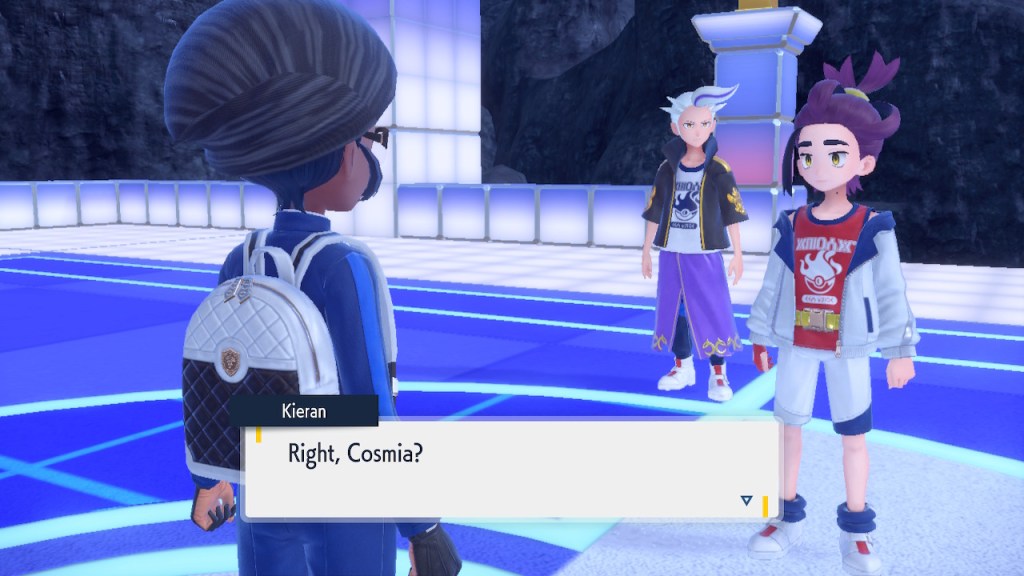Click the "Right, Cosmia?" dialogue box
Image resolution: width=1024 pixels, height=576 pixels.
[510, 469]
